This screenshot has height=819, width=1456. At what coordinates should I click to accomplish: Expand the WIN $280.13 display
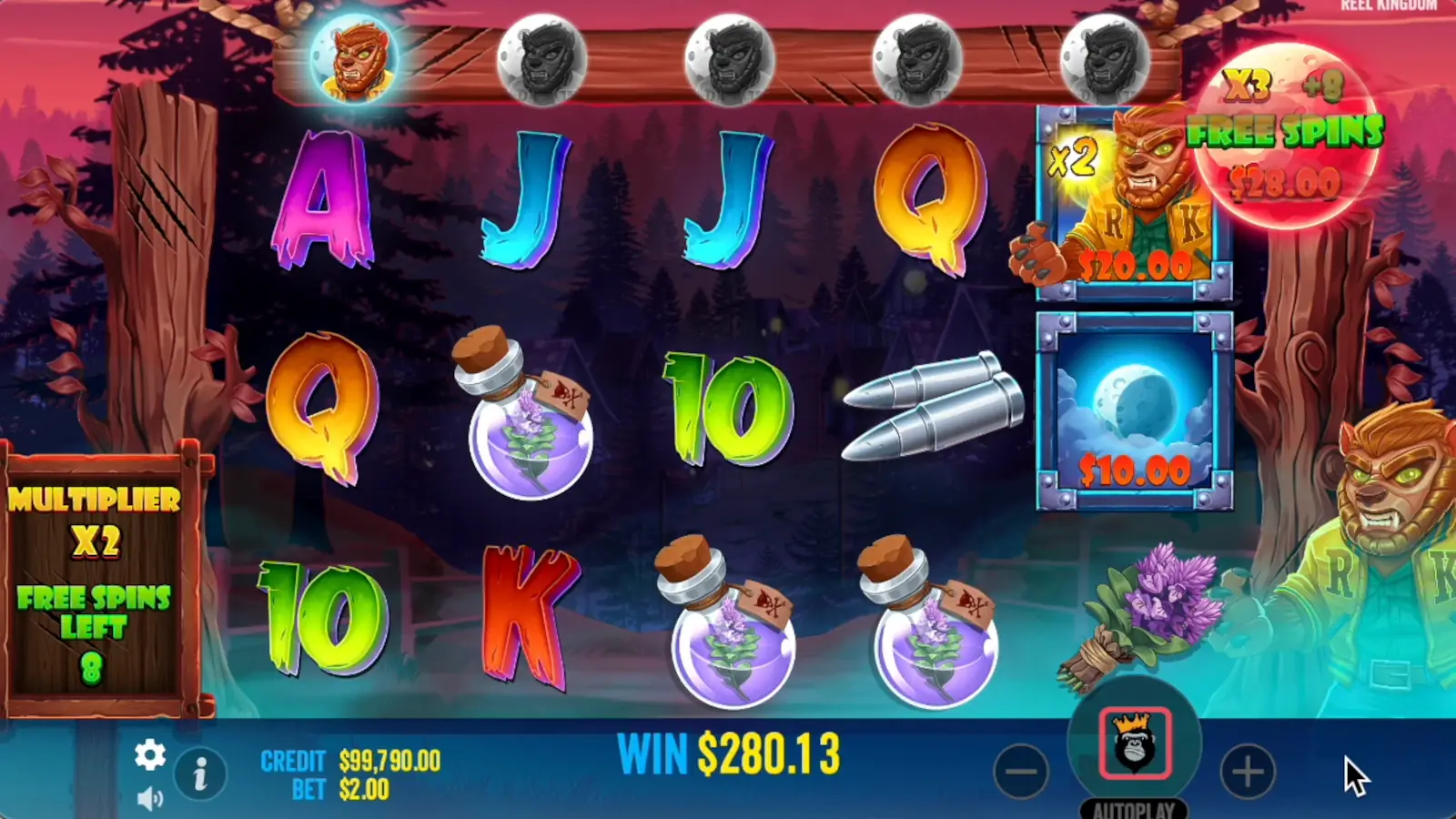[x=728, y=753]
